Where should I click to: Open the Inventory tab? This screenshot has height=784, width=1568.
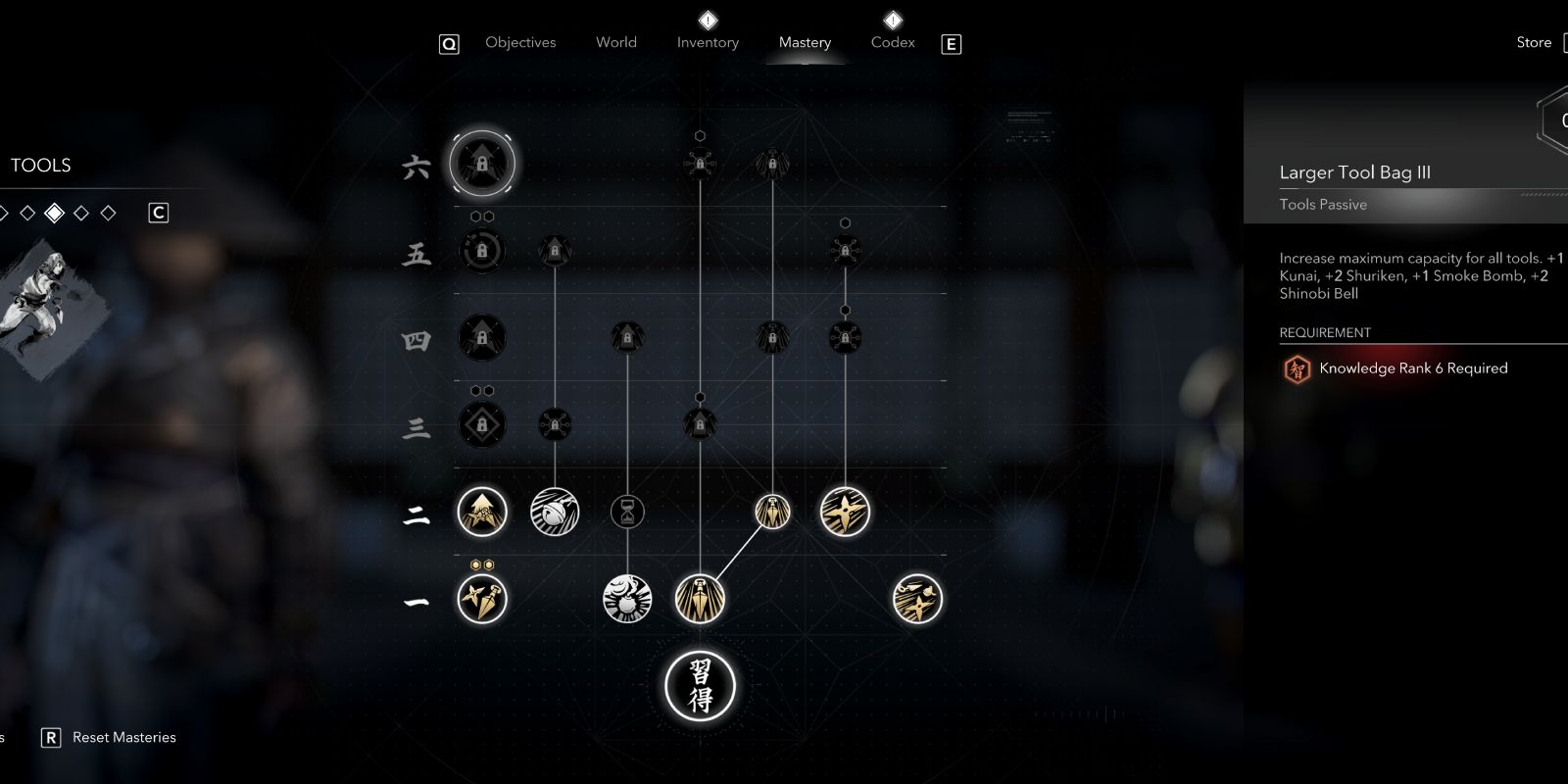tap(708, 43)
